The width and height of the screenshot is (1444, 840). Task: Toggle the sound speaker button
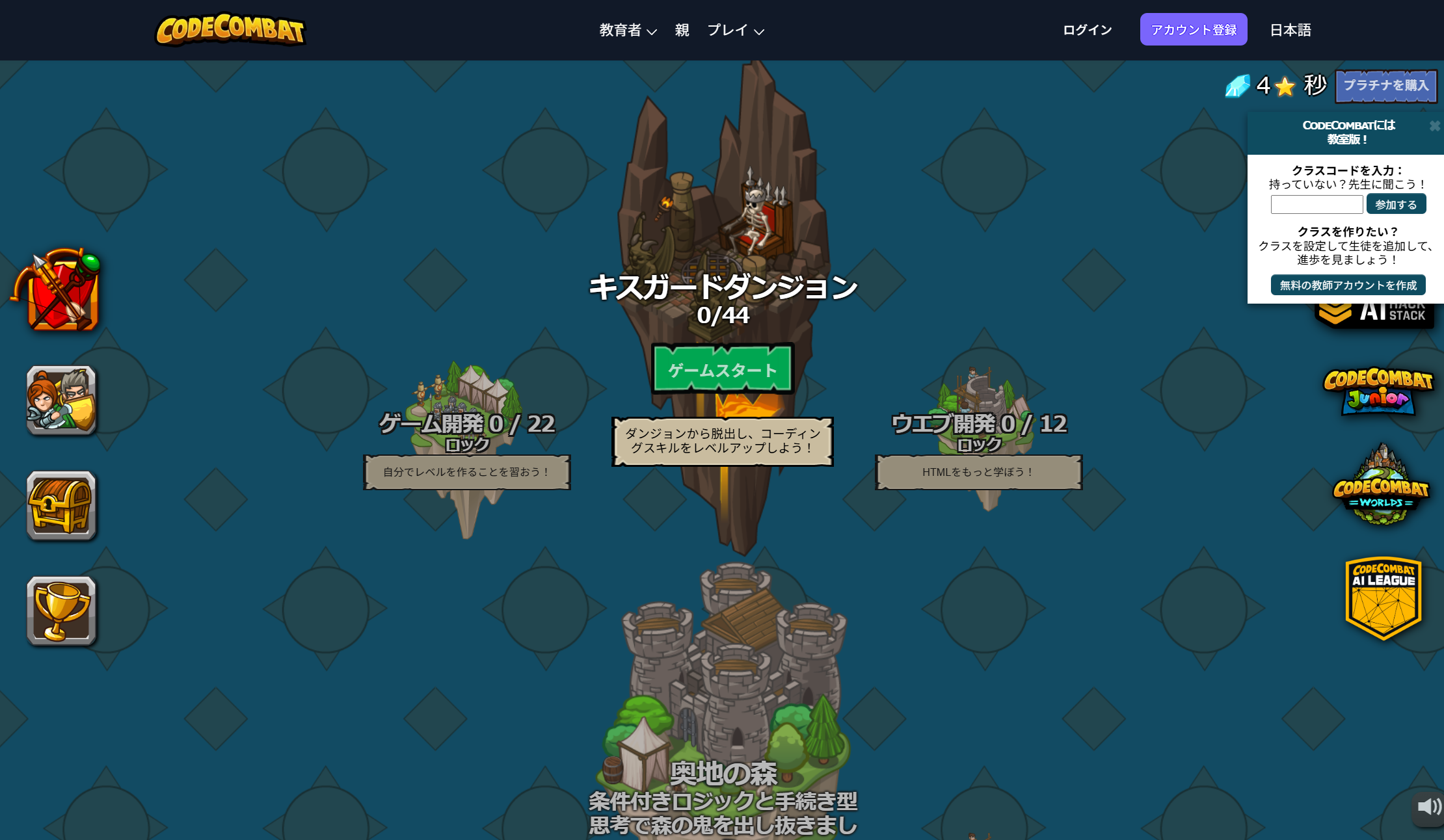click(1428, 807)
